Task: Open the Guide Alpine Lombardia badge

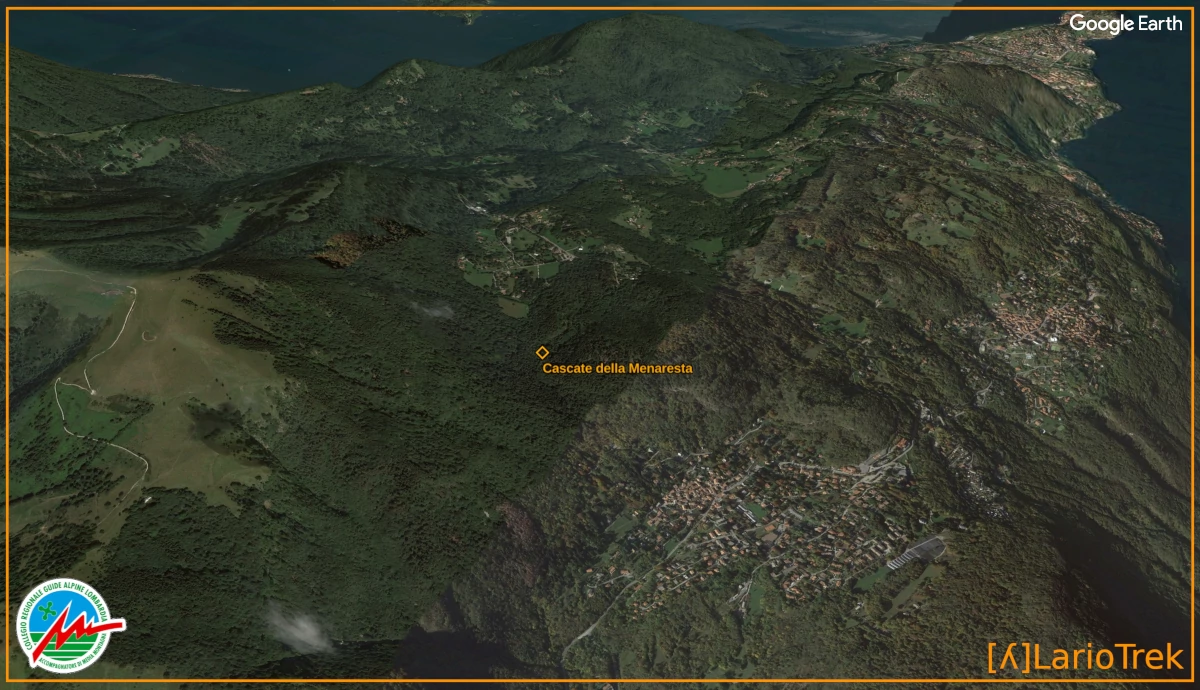Action: click(68, 625)
